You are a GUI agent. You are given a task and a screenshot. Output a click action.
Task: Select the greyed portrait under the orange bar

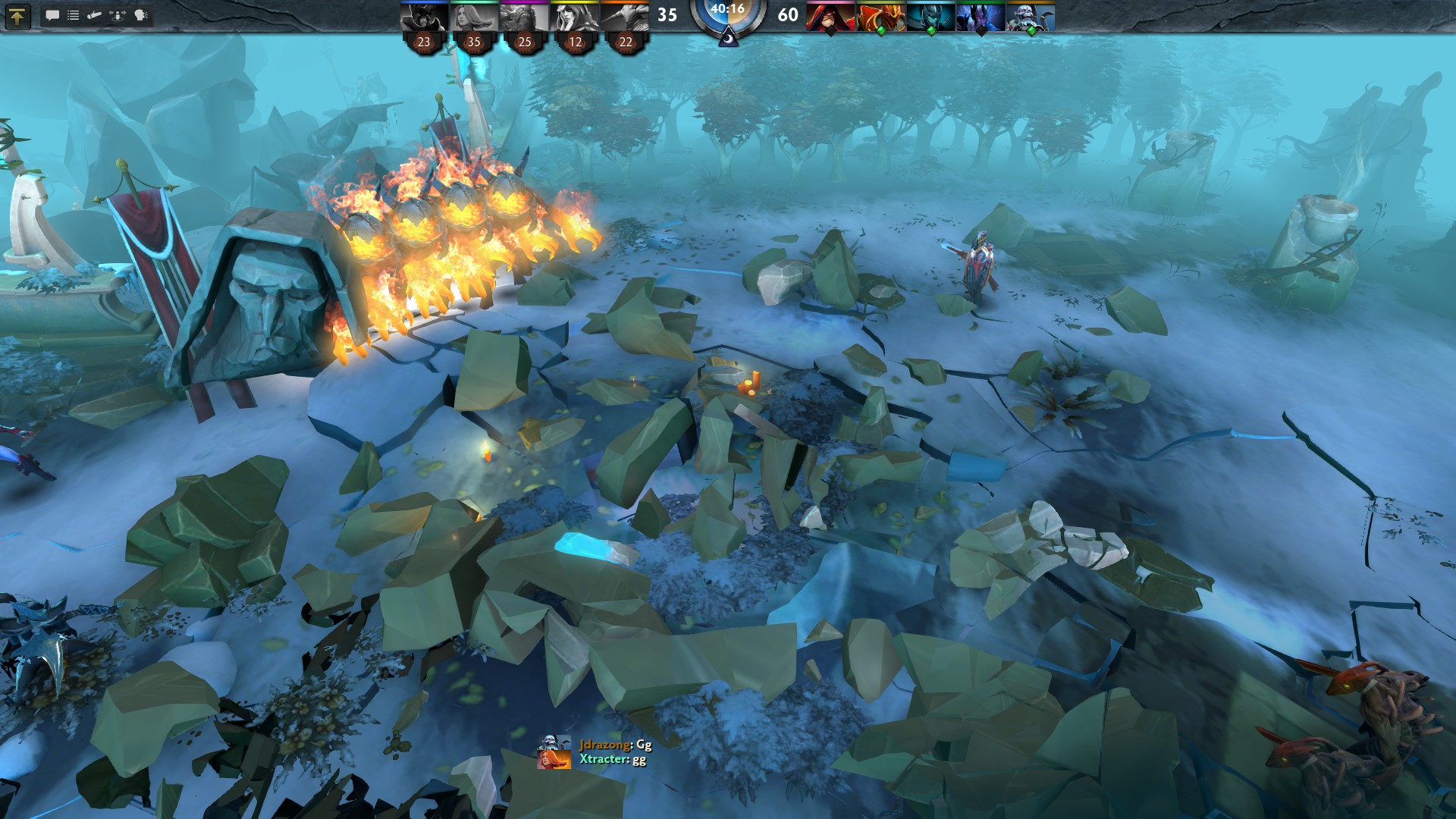(626, 17)
